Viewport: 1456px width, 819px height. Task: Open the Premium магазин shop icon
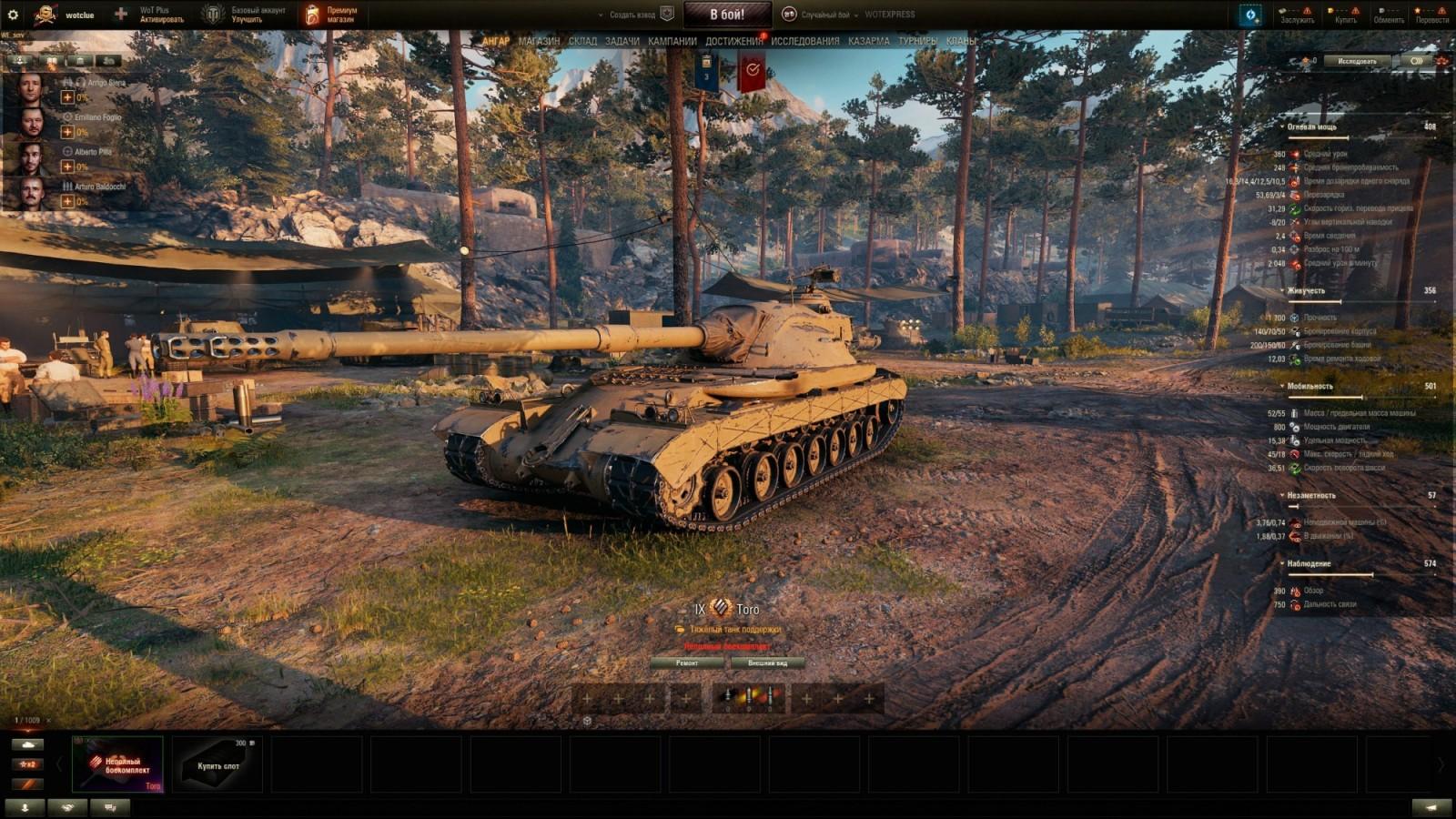[x=314, y=13]
